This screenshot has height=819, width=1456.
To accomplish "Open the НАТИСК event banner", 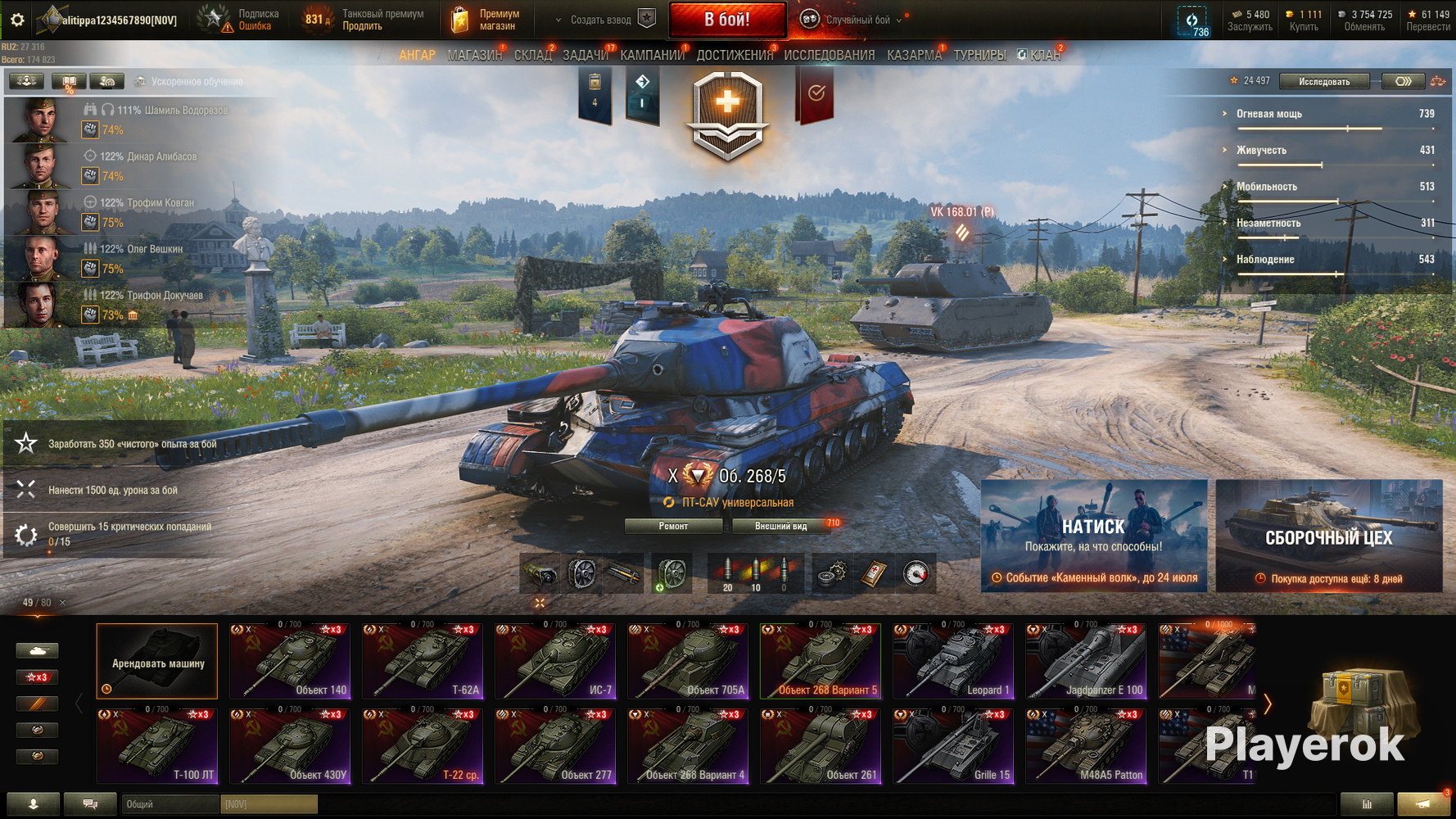I will click(x=1093, y=536).
